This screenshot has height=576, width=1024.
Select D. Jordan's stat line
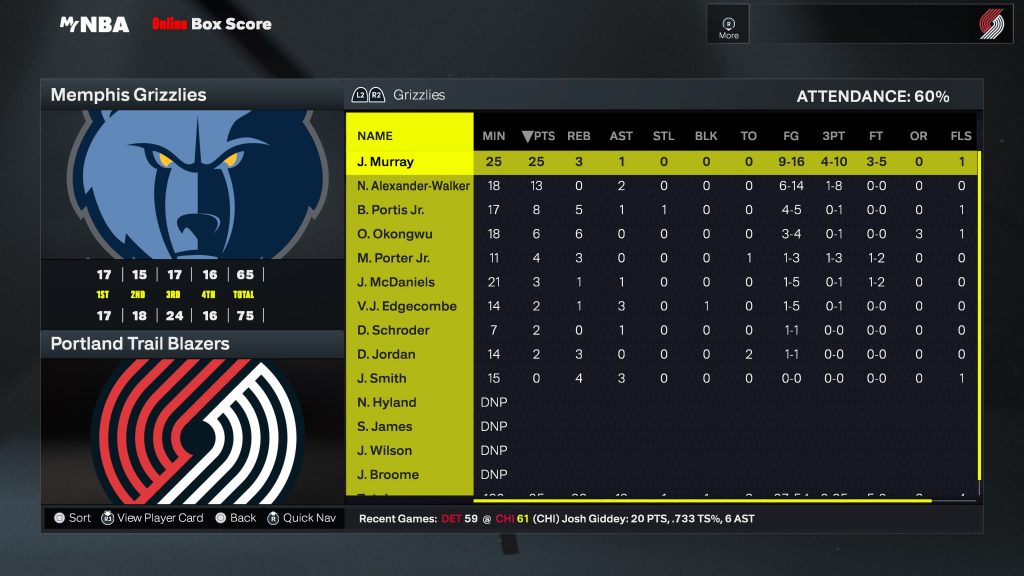pyautogui.click(x=386, y=354)
